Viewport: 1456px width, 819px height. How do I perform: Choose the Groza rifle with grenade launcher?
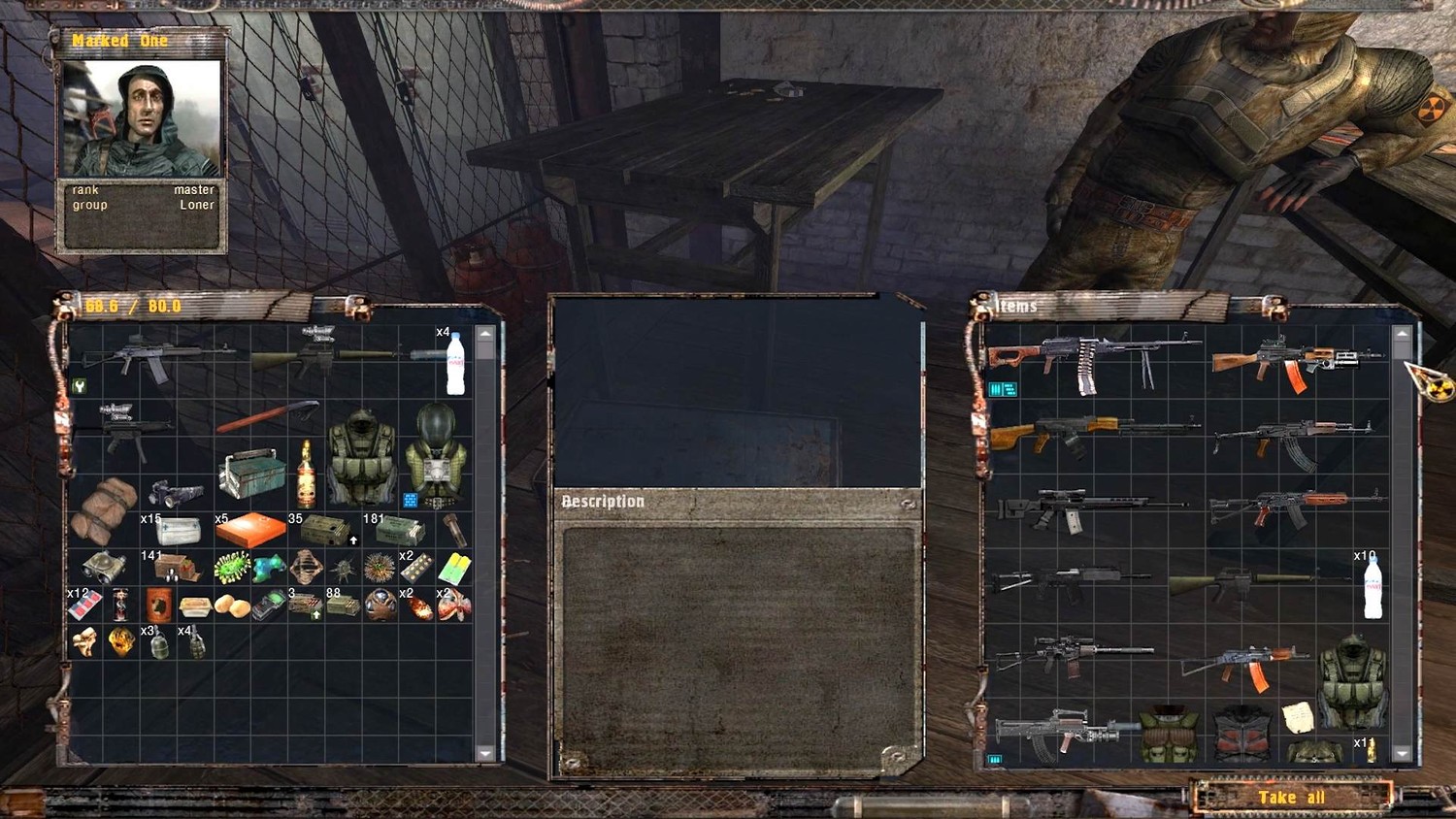click(x=1063, y=732)
